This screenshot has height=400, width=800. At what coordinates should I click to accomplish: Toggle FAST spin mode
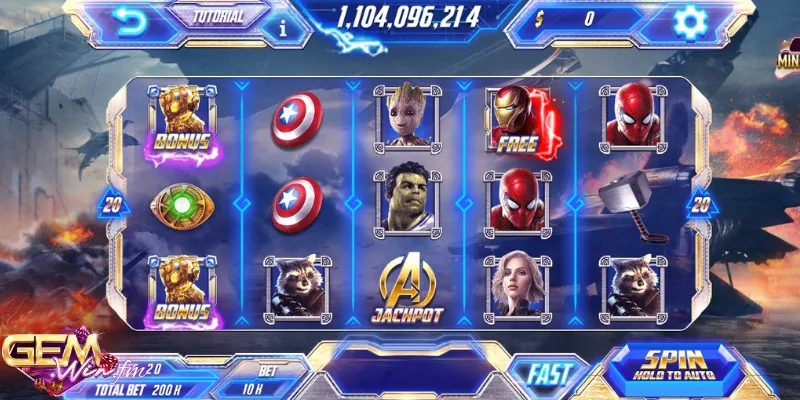tap(550, 374)
